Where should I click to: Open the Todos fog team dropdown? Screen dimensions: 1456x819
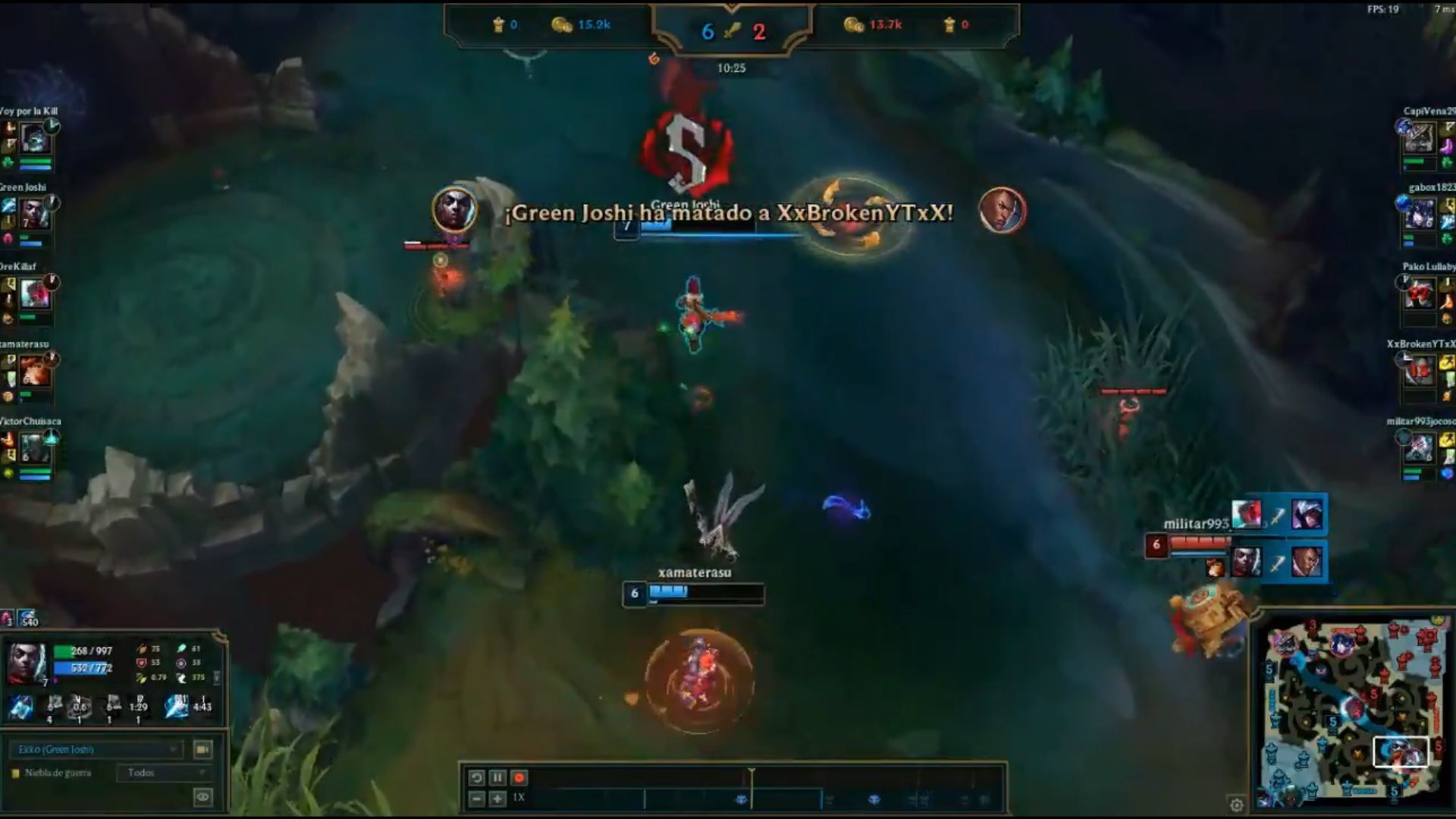click(x=164, y=773)
